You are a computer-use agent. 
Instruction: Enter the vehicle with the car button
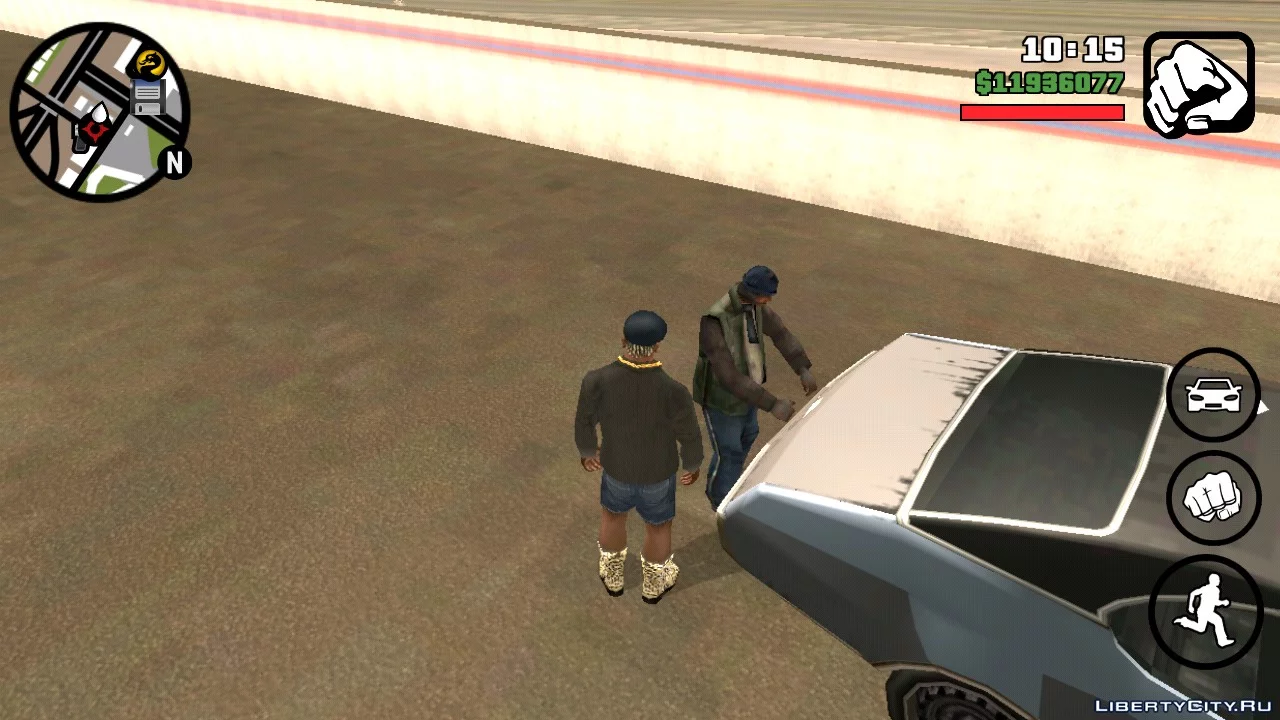1214,395
